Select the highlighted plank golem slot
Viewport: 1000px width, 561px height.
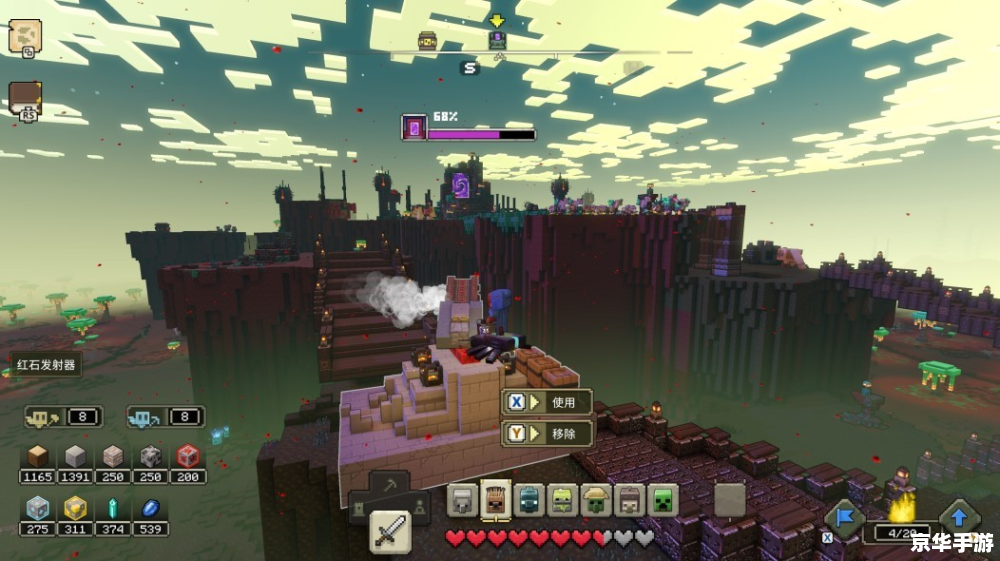(x=495, y=499)
